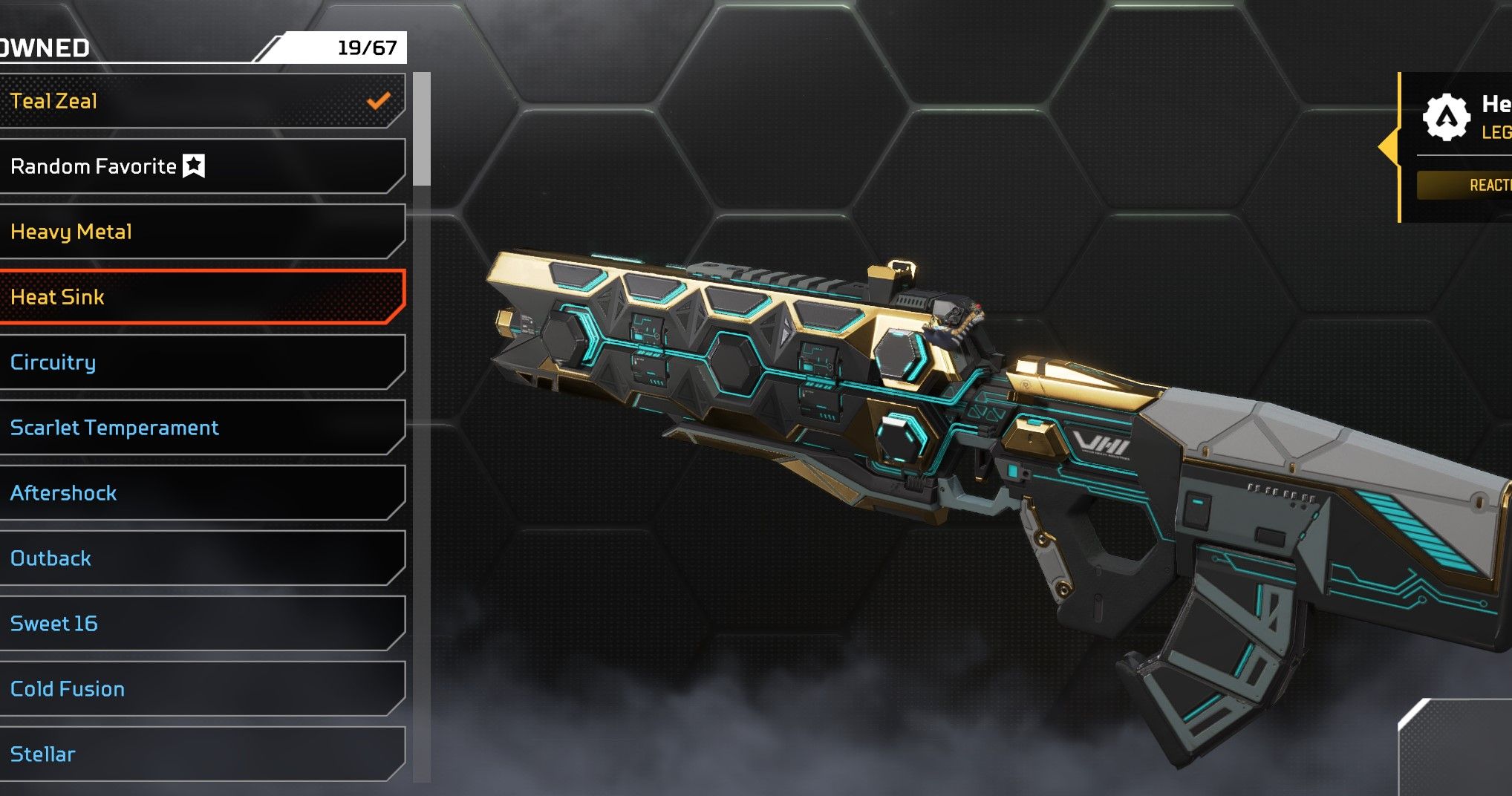Image resolution: width=1512 pixels, height=796 pixels.
Task: Preview the Outback skin
Action: (x=201, y=558)
